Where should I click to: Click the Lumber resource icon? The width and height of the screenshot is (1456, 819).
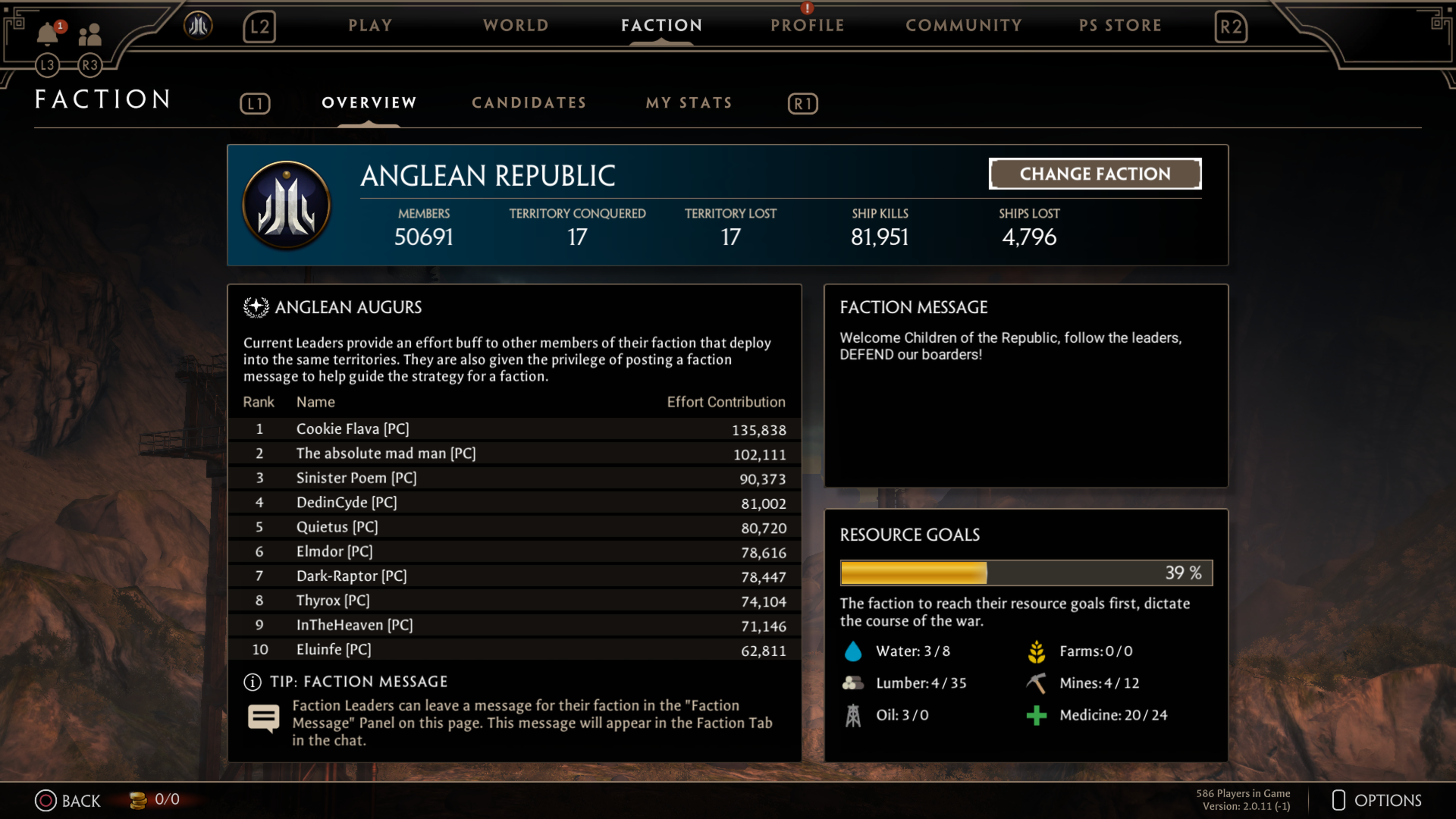(x=854, y=682)
